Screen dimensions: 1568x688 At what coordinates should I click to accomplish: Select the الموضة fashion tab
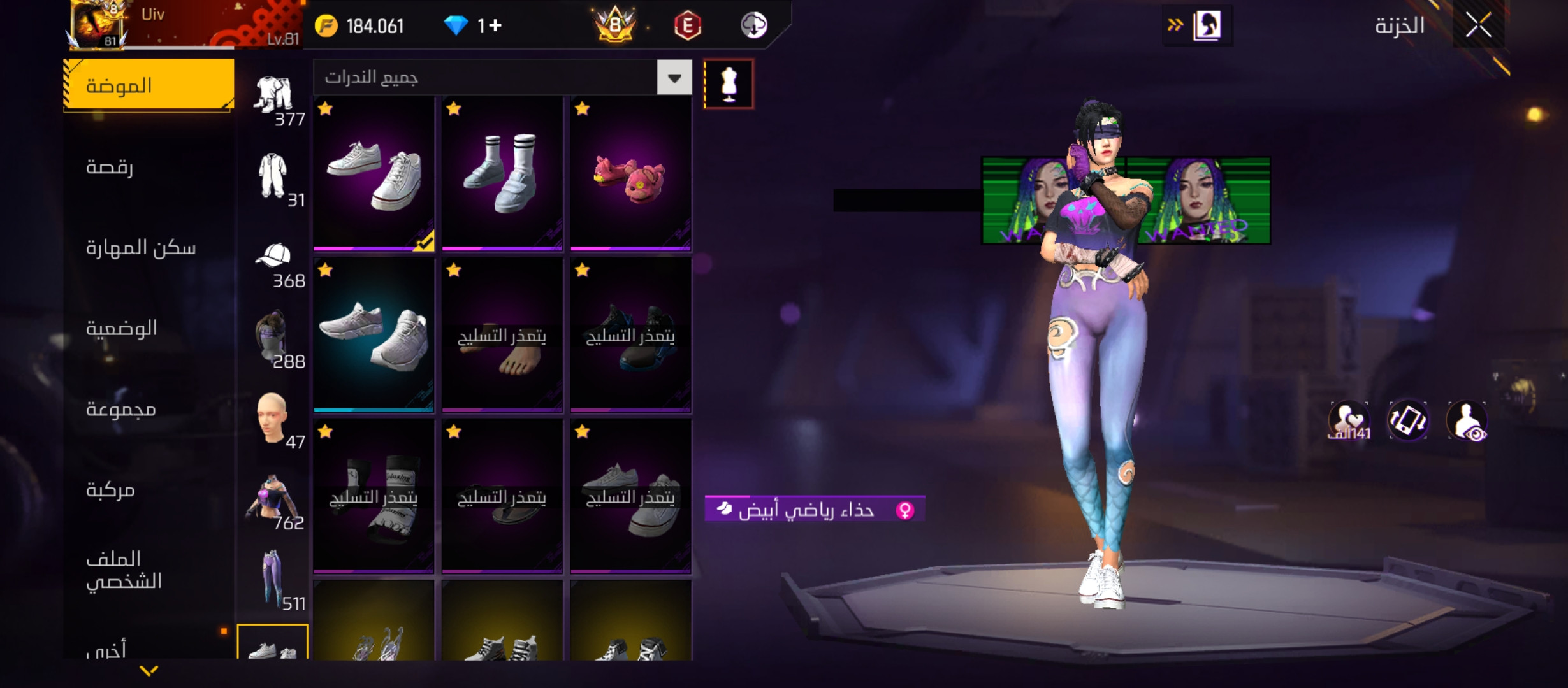coord(149,85)
